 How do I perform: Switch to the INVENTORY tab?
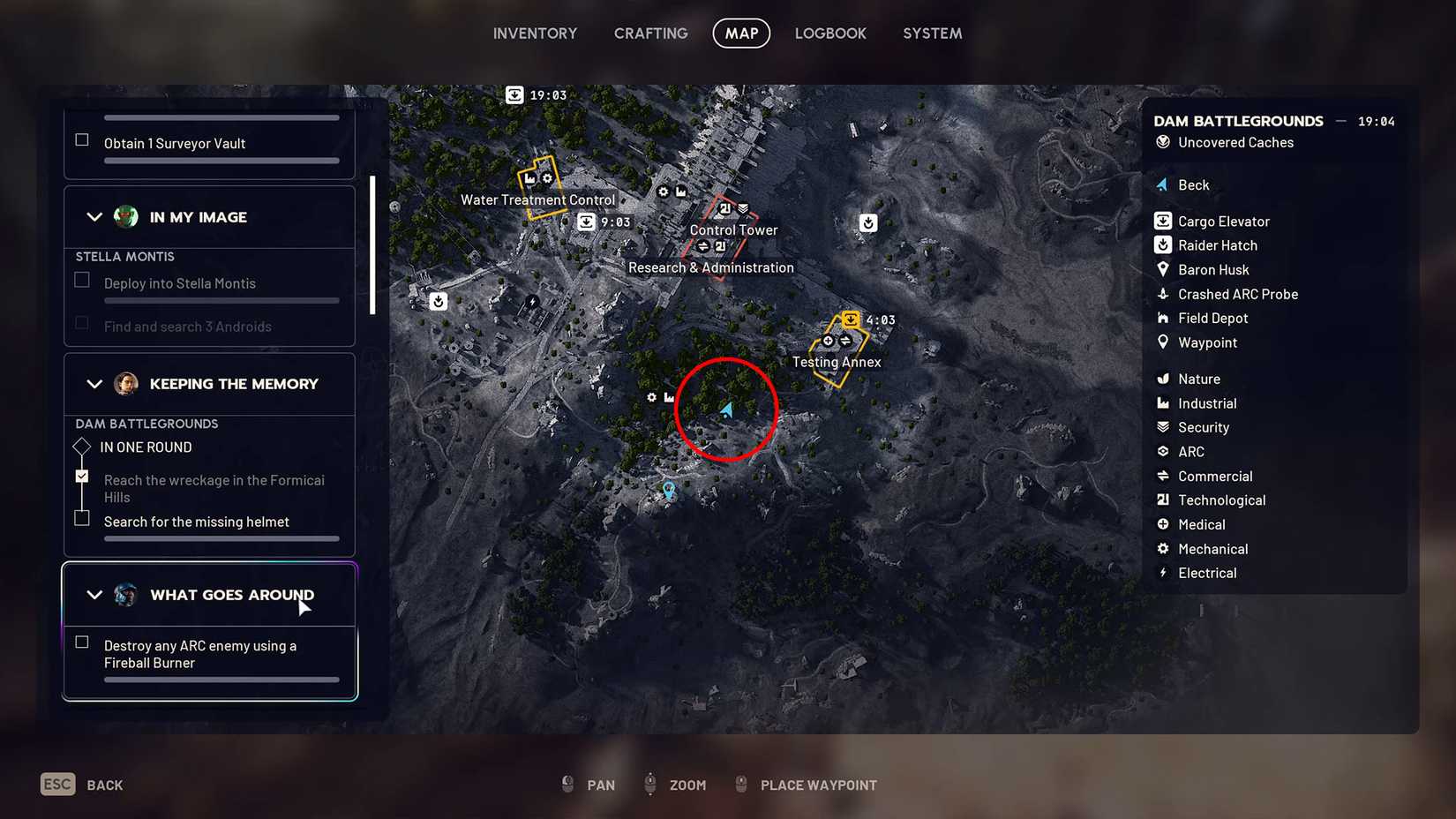pos(535,33)
